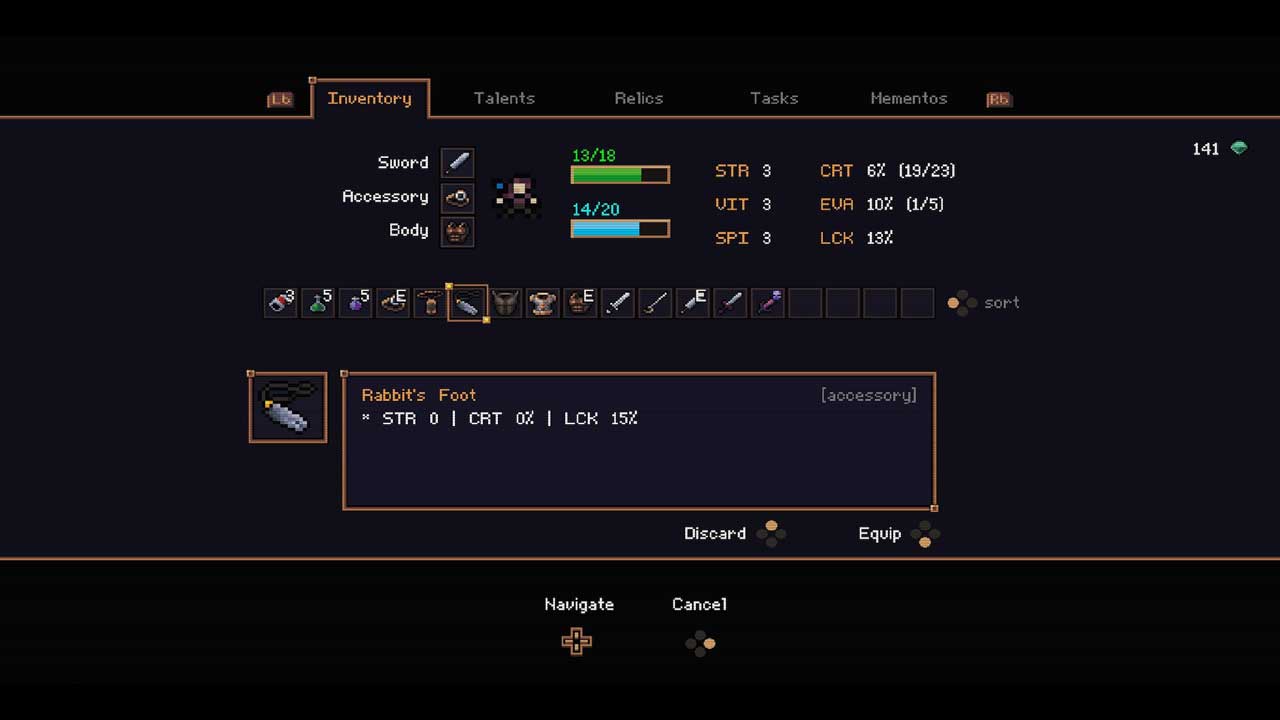The height and width of the screenshot is (720, 1280).
Task: Click the highlighted Rabbit's Foot slot
Action: 467,303
